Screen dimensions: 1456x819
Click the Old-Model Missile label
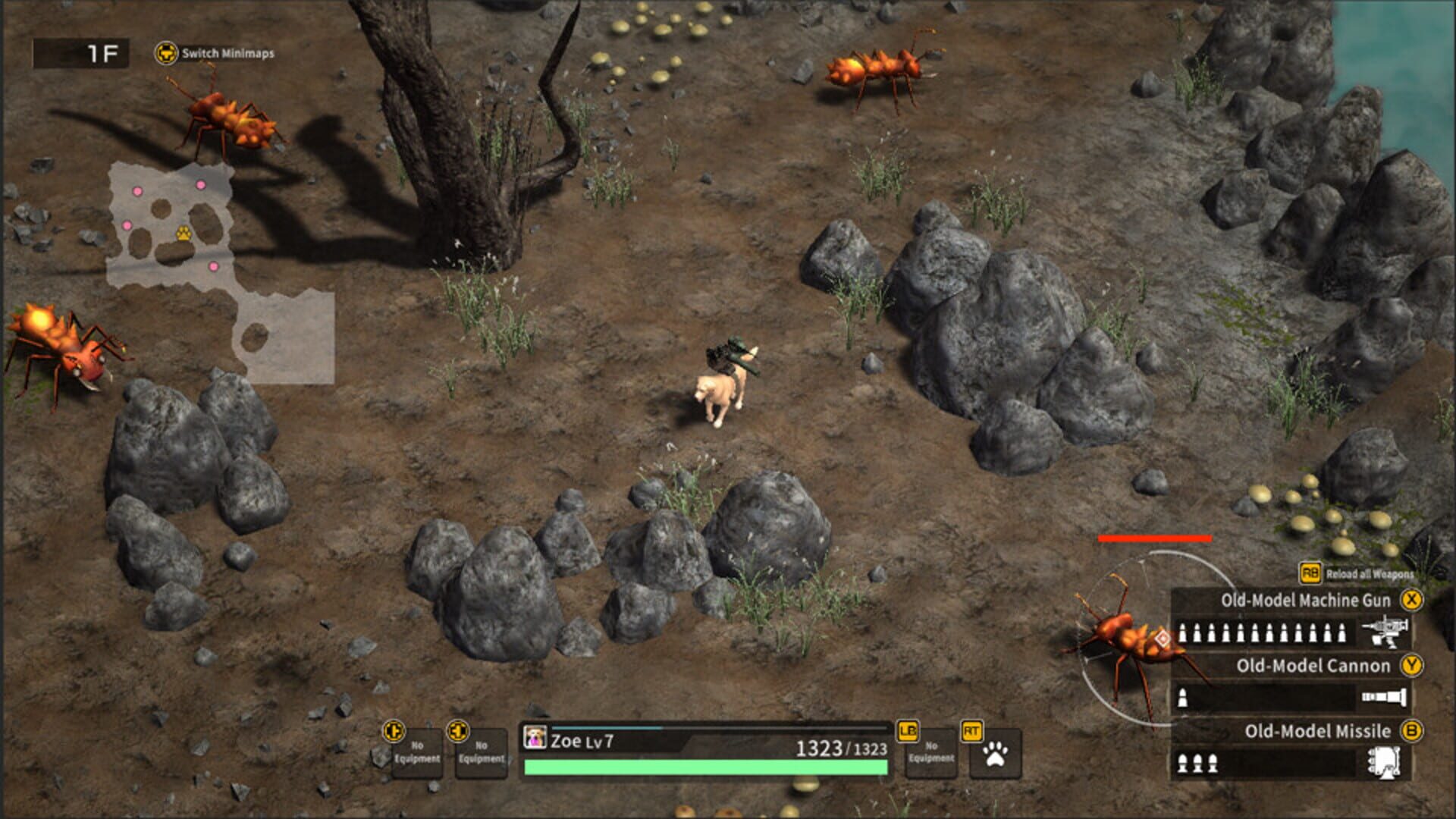click(1319, 732)
